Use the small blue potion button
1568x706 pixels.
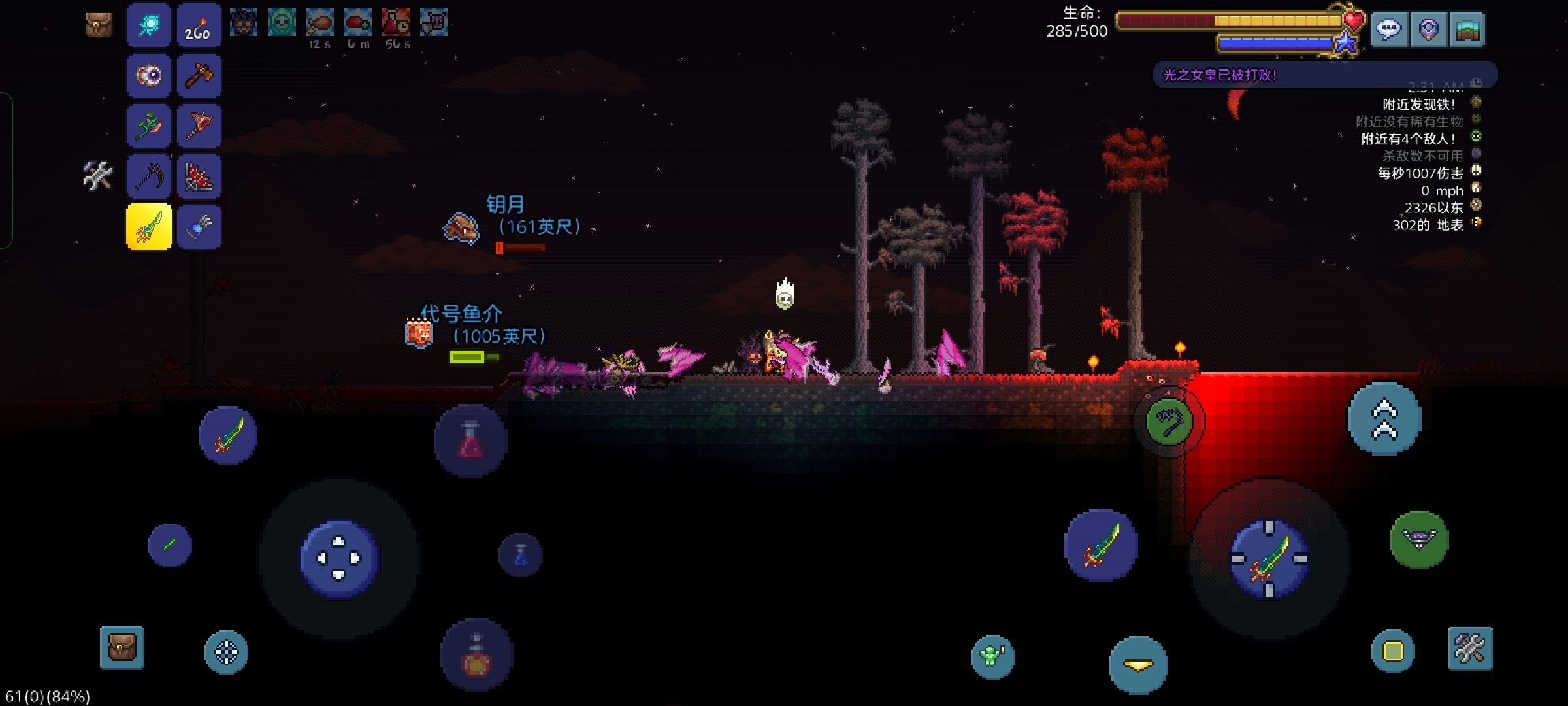pos(521,556)
